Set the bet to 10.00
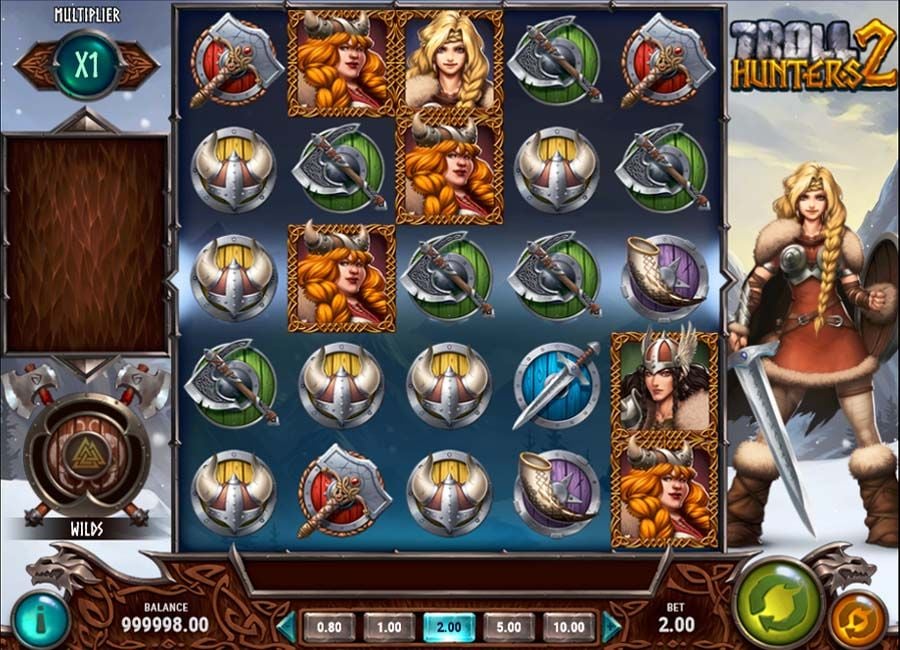Image resolution: width=900 pixels, height=650 pixels. click(x=569, y=627)
